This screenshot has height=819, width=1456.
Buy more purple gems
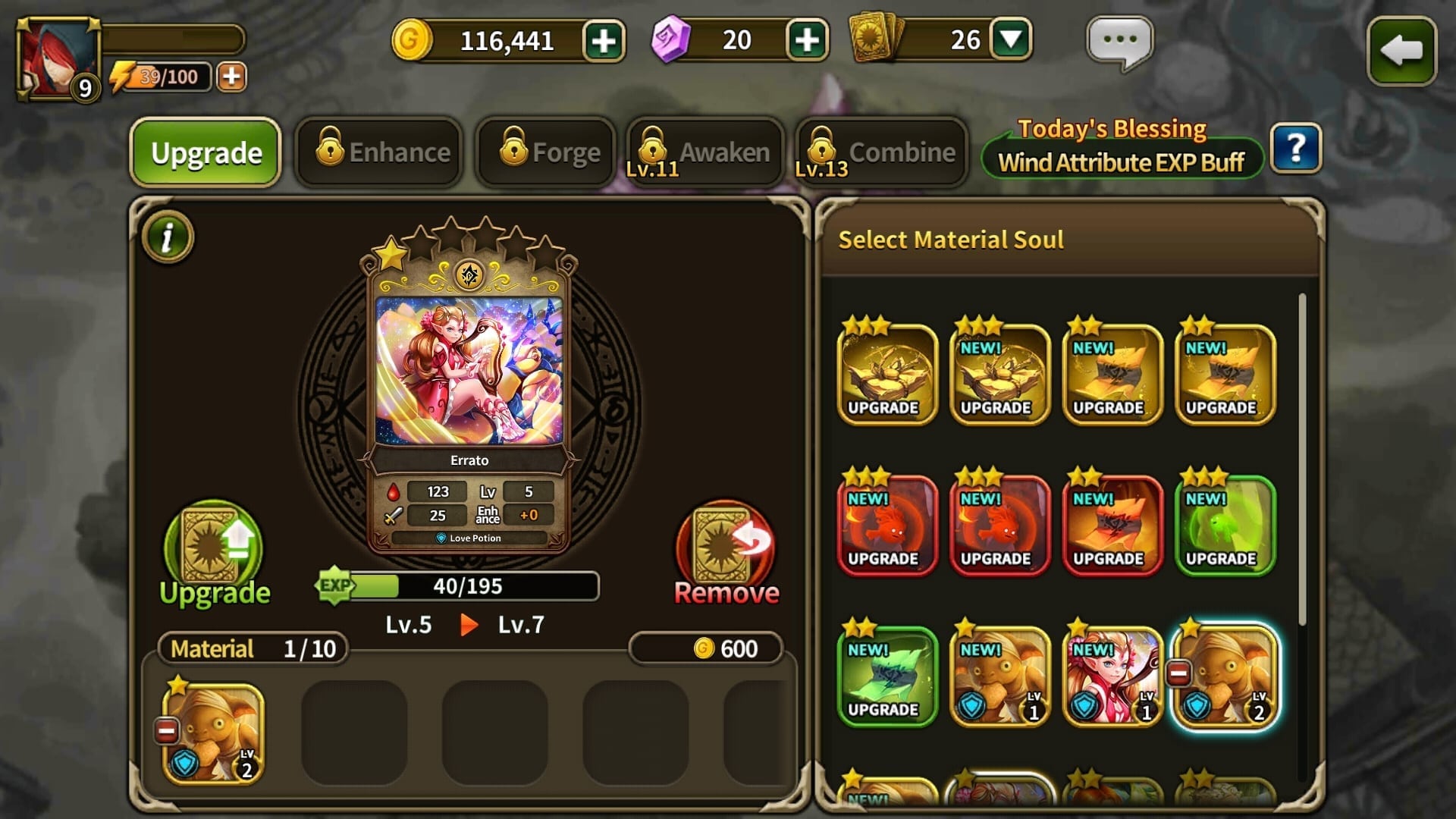tap(807, 40)
